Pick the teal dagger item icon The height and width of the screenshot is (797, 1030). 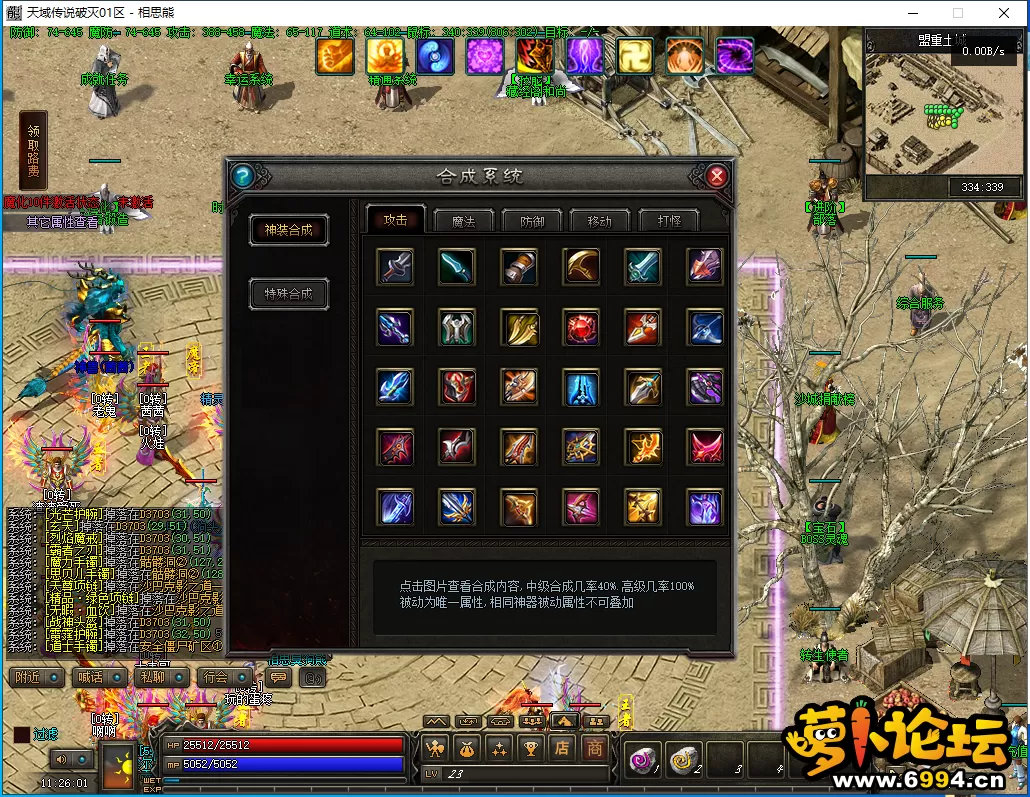(457, 267)
